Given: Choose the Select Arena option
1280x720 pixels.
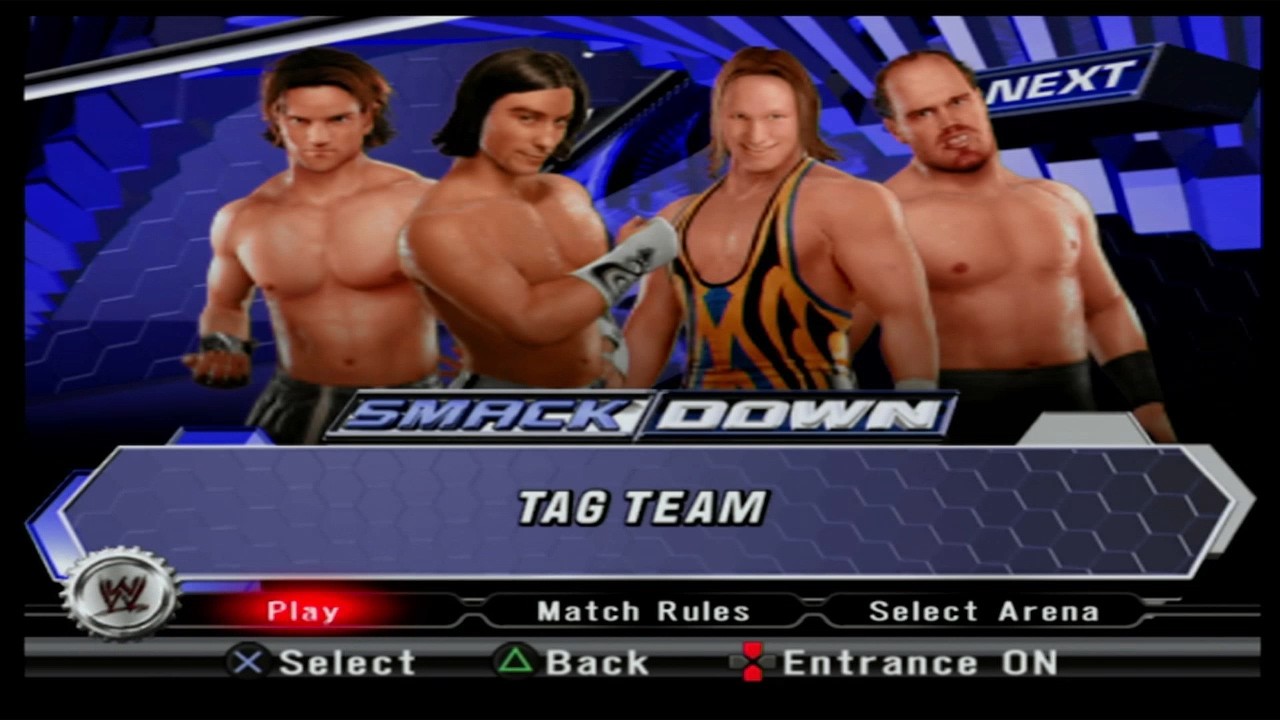Looking at the screenshot, I should click(x=983, y=611).
